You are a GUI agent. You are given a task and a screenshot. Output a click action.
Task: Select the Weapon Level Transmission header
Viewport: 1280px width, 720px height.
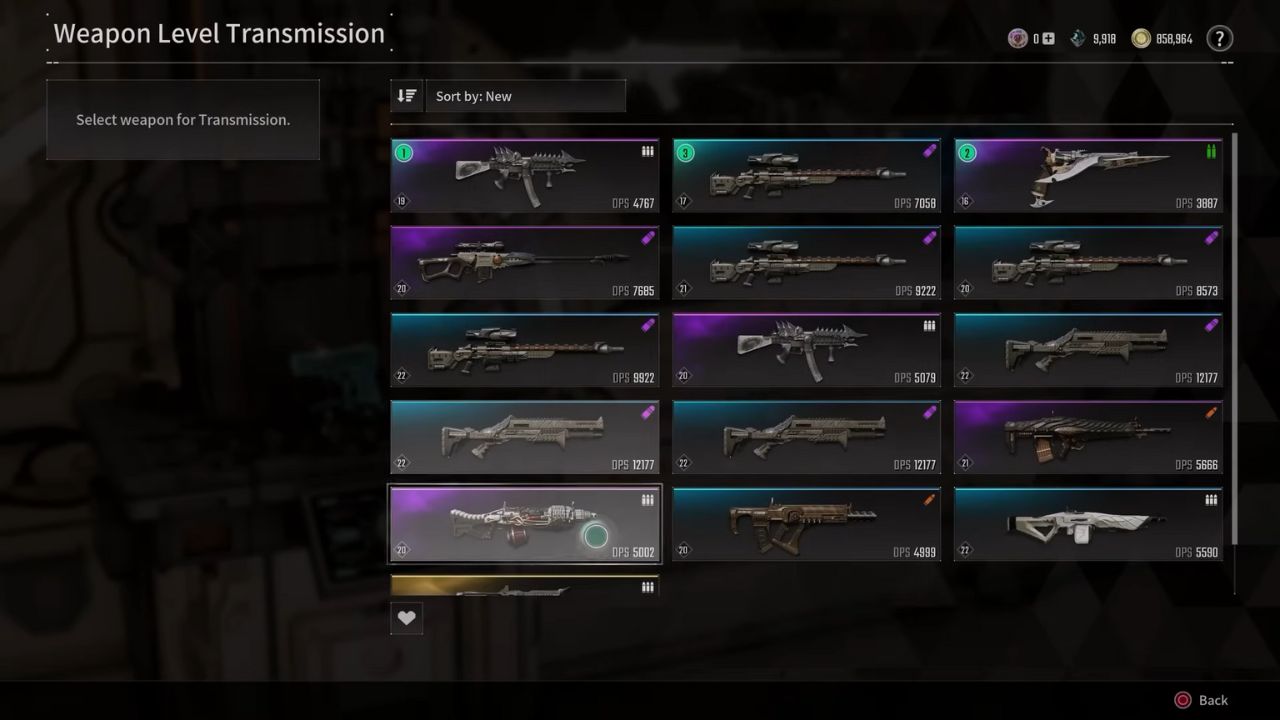(x=219, y=33)
